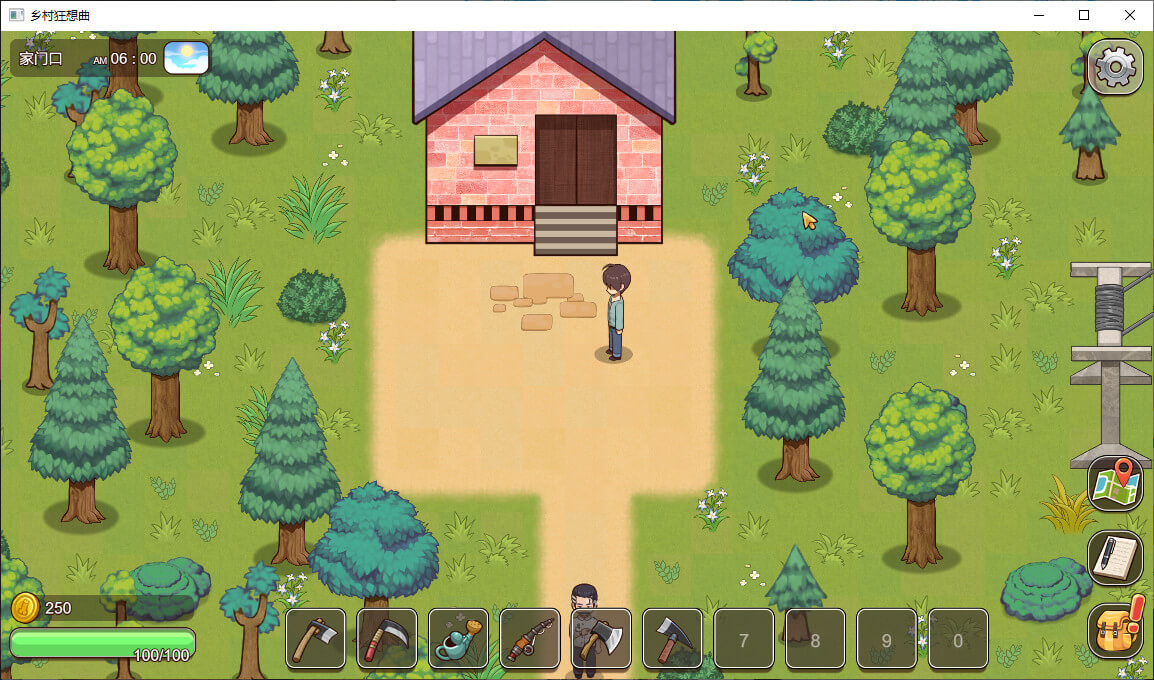The image size is (1154, 680).
Task: Click the sunny weather icon
Action: coord(186,57)
